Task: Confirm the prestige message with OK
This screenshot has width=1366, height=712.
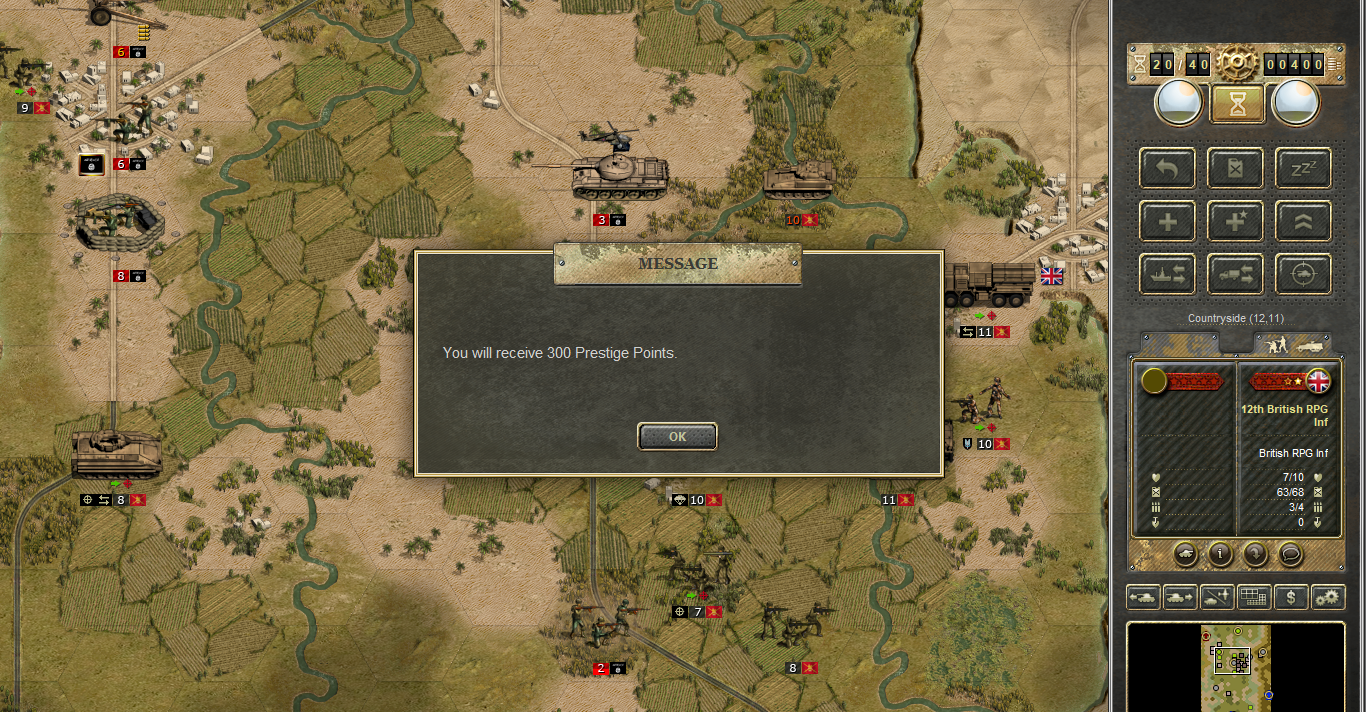Action: coord(677,436)
